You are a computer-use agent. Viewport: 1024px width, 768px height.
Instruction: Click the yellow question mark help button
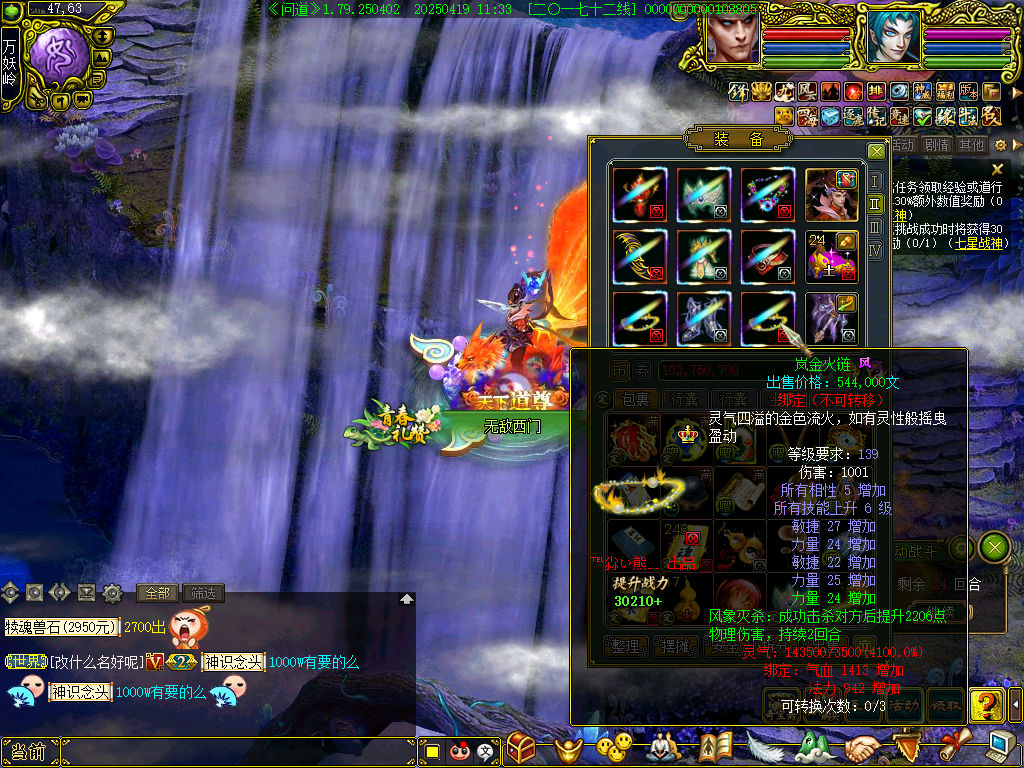pyautogui.click(x=986, y=704)
